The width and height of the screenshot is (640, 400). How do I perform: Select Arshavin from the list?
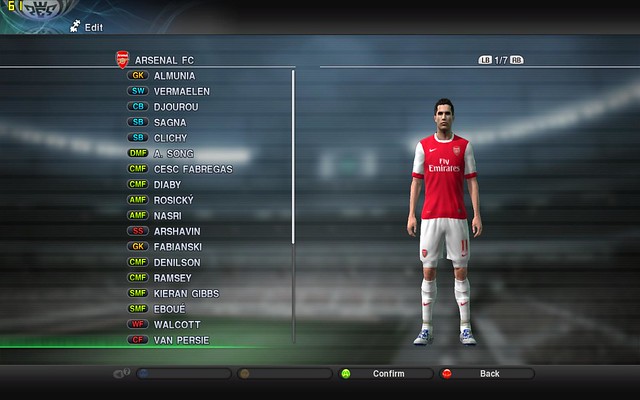click(x=177, y=231)
